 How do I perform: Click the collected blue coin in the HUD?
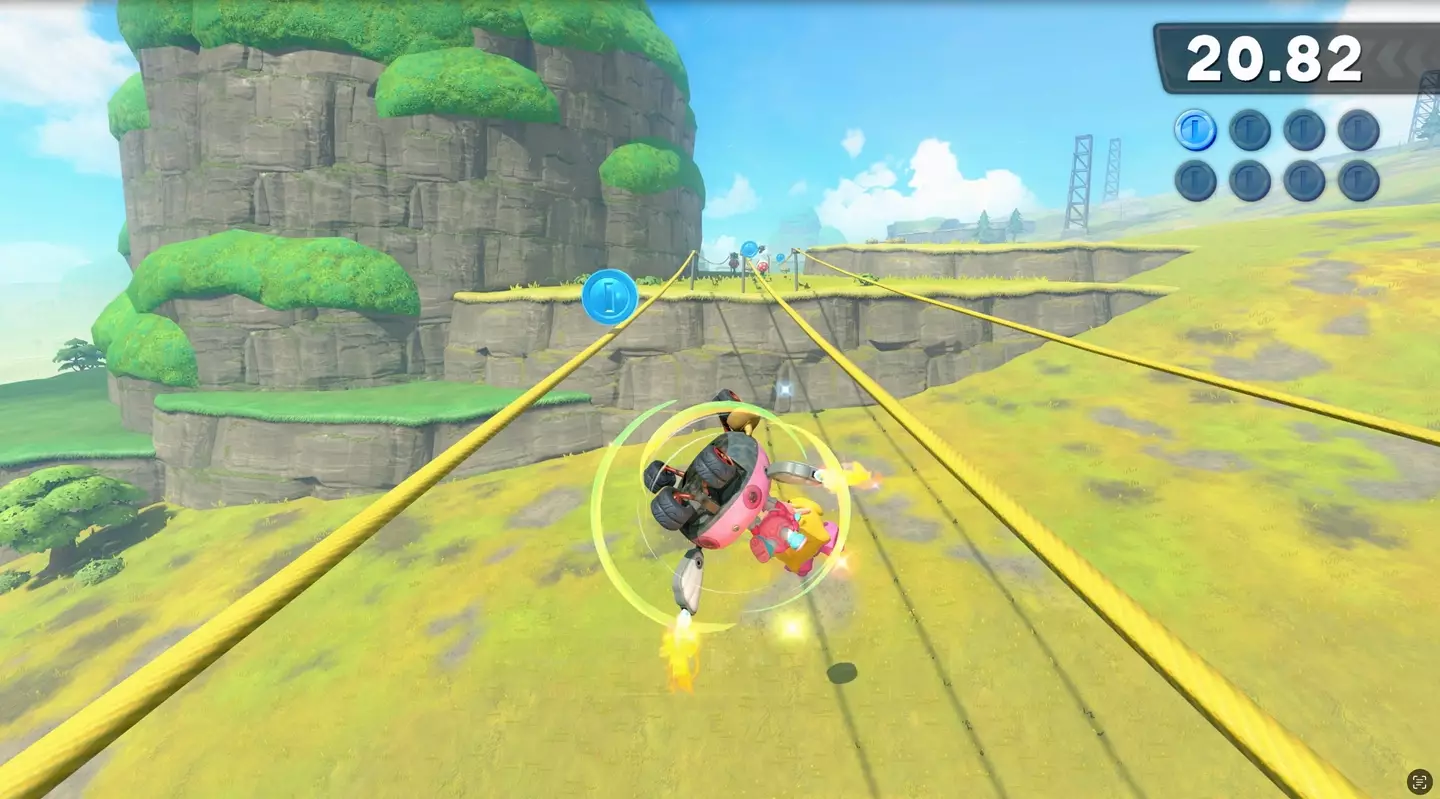1196,130
